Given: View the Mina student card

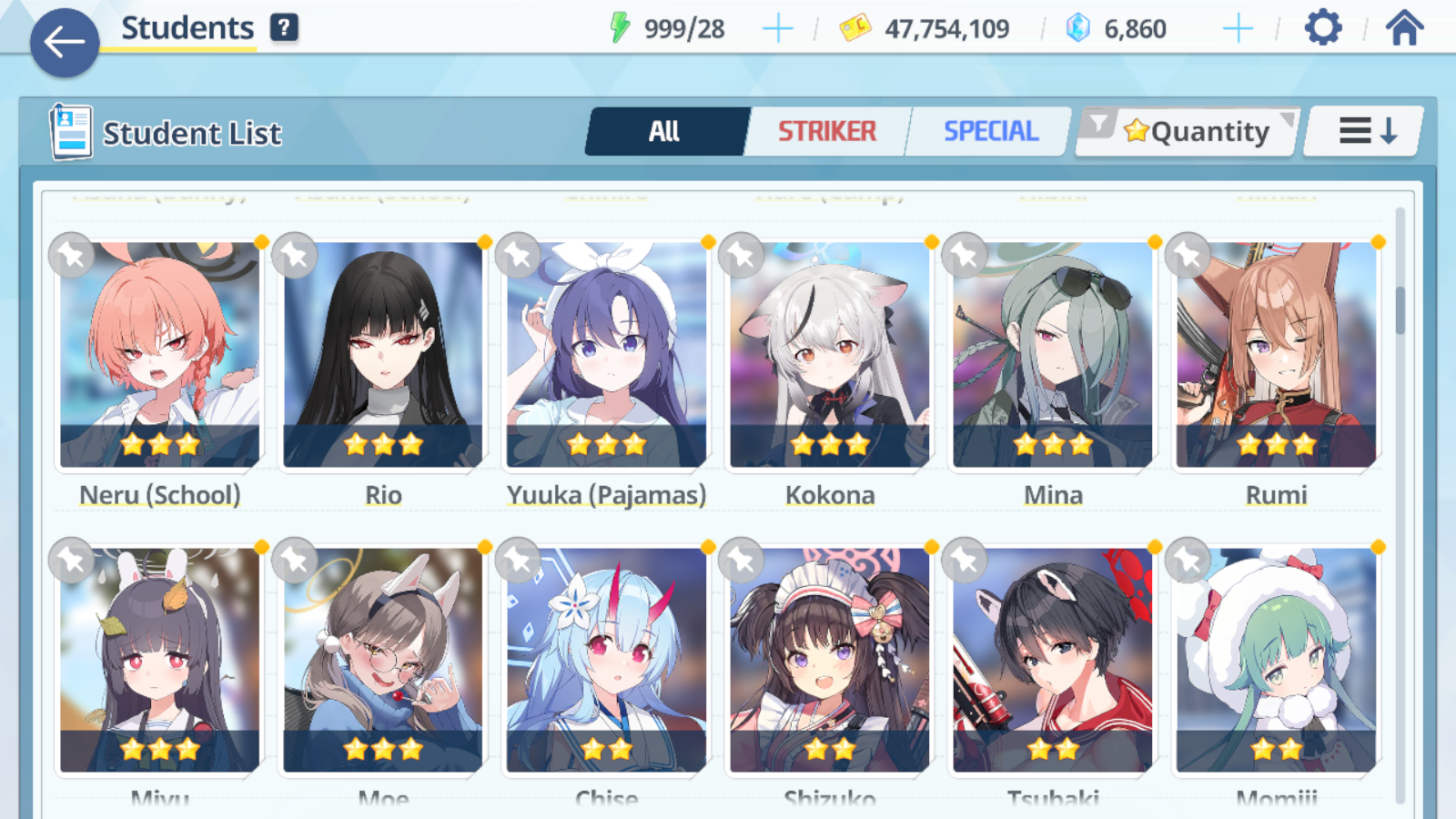Looking at the screenshot, I should 1053,355.
